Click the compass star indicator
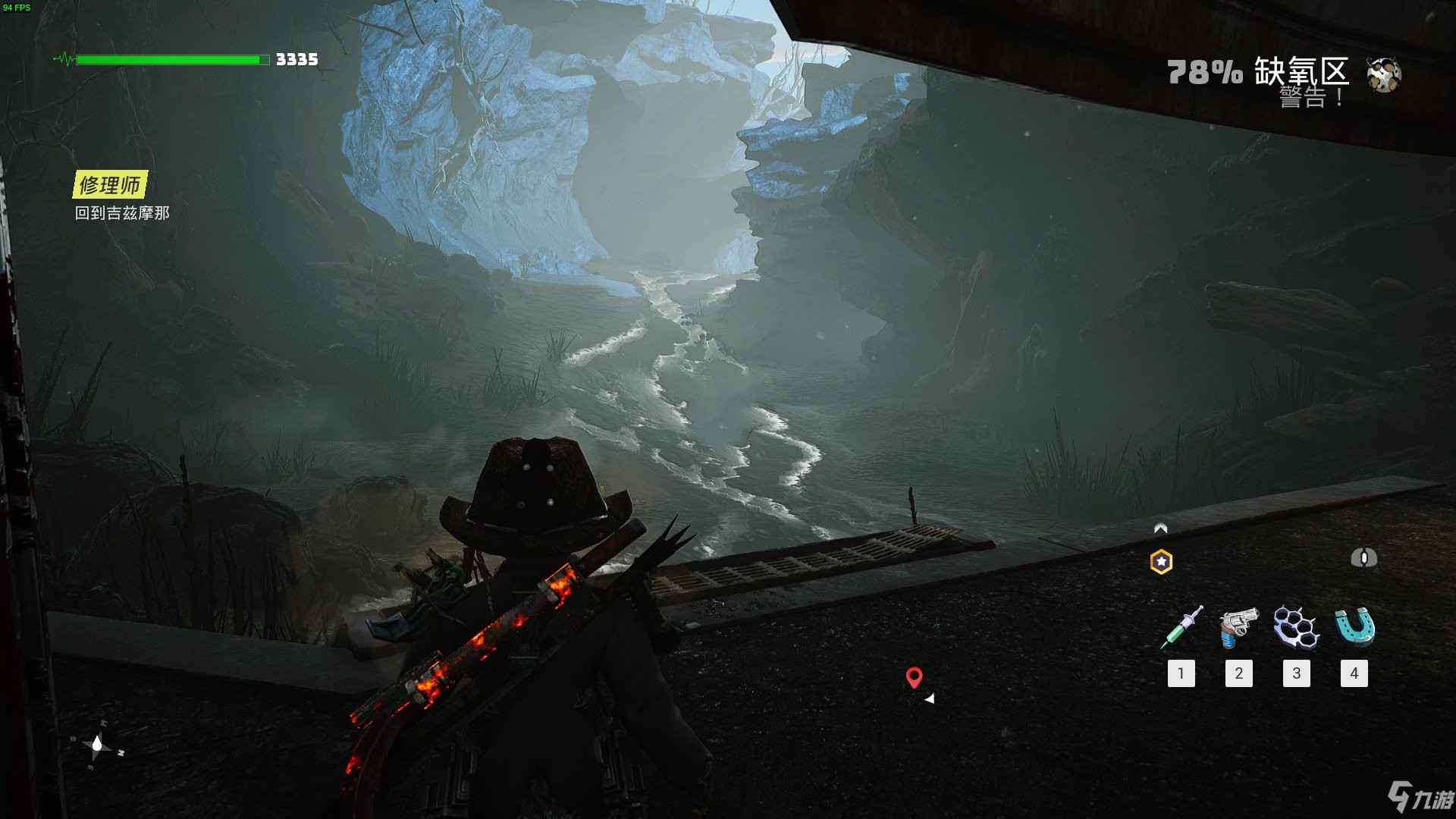The image size is (1456, 819). [x=97, y=747]
